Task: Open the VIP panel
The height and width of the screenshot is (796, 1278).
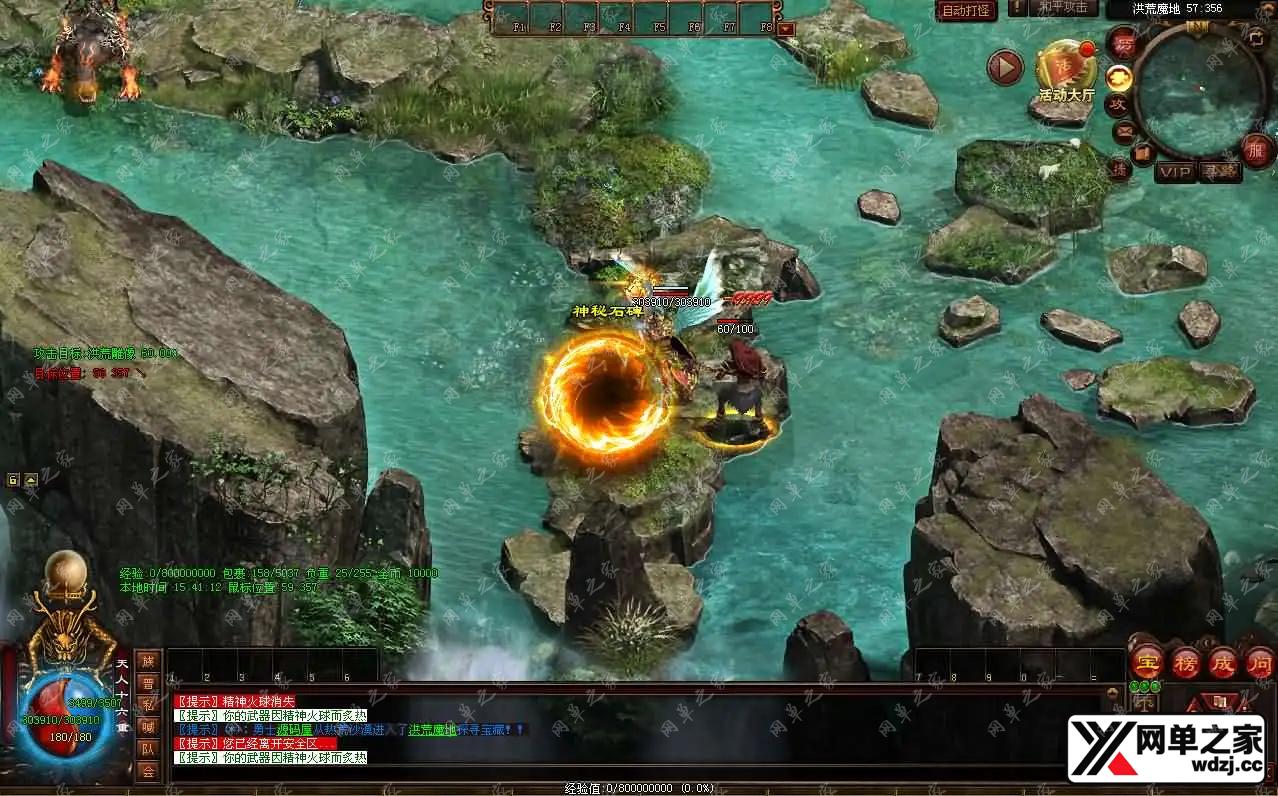Action: point(1176,172)
